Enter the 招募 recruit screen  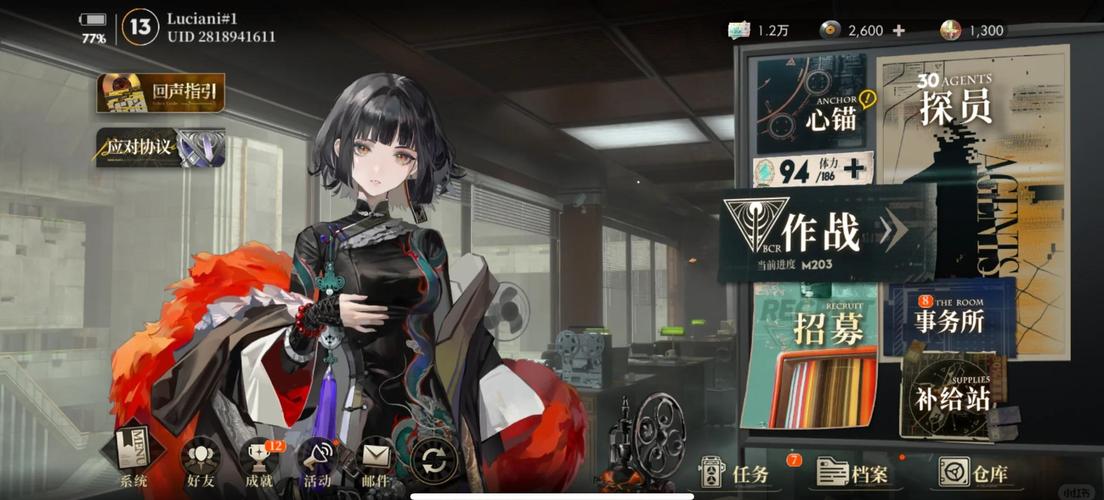(813, 330)
